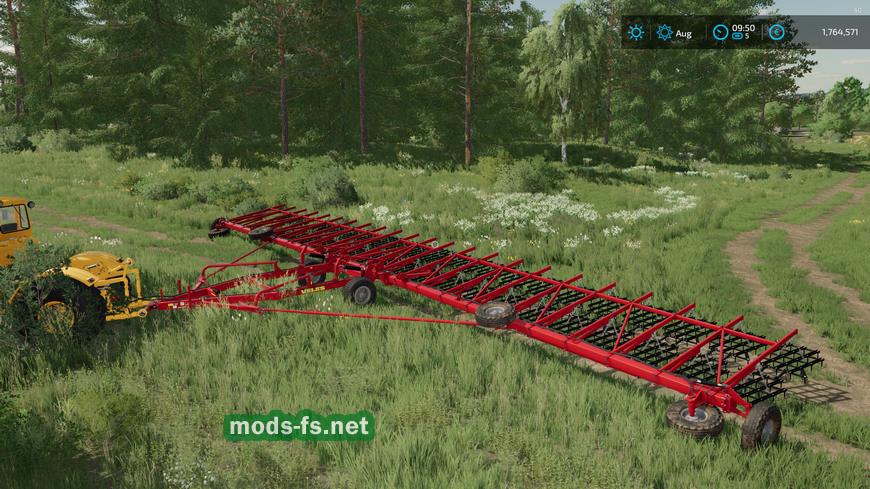
Task: Open the mods-fs.net watermark link
Action: coord(299,427)
